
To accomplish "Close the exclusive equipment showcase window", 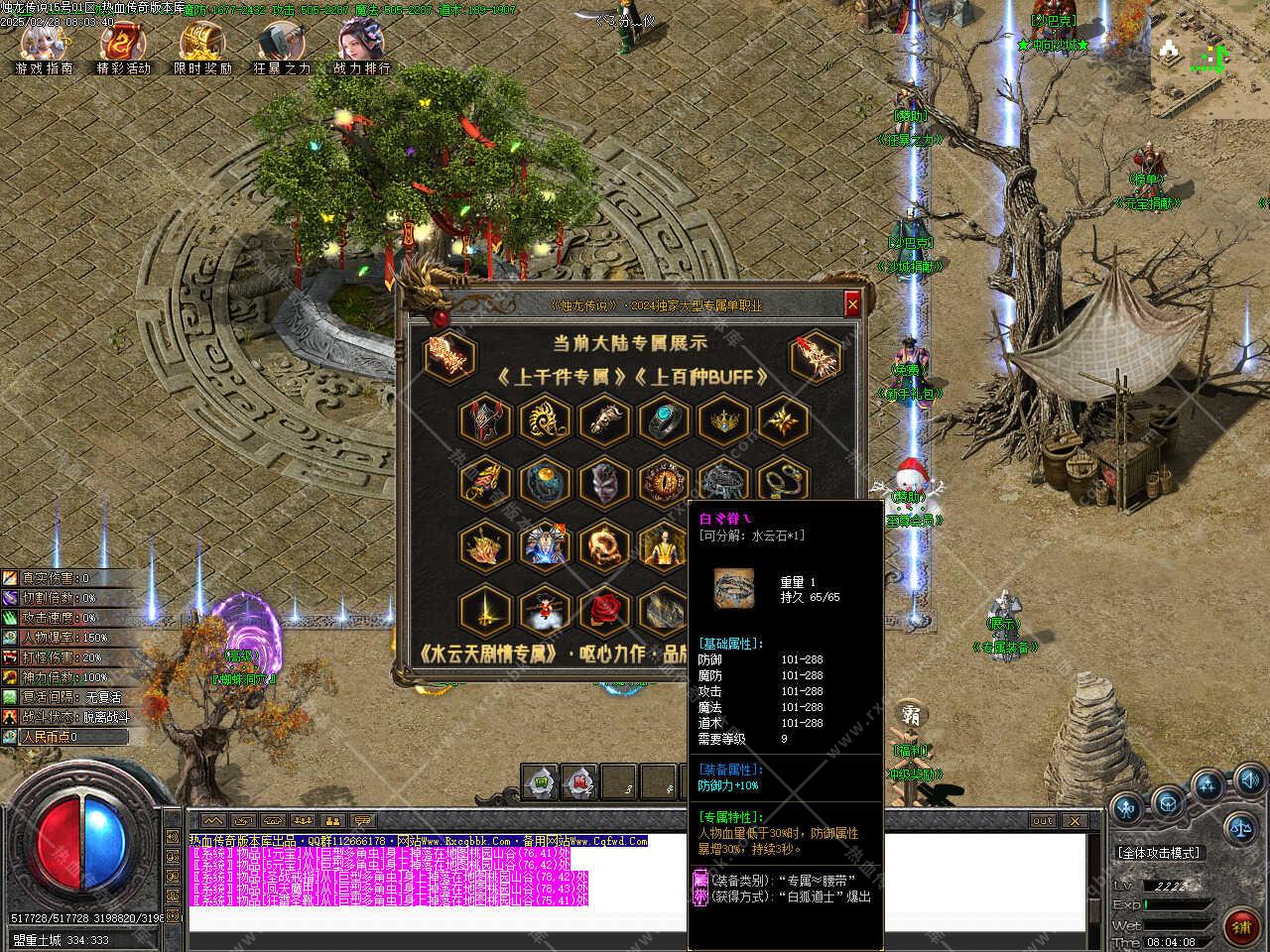I will click(851, 304).
